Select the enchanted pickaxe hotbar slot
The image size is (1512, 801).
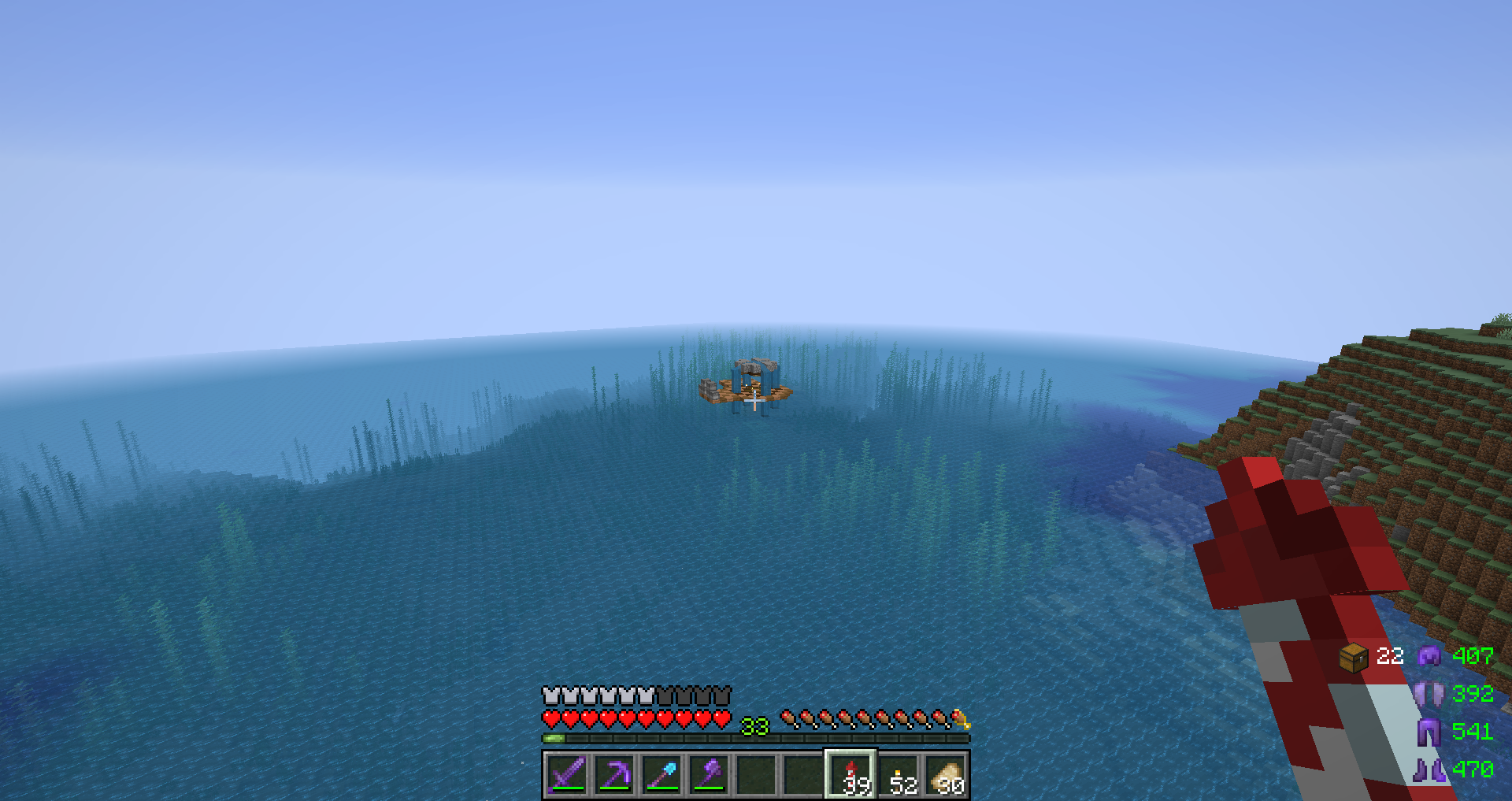click(x=614, y=774)
